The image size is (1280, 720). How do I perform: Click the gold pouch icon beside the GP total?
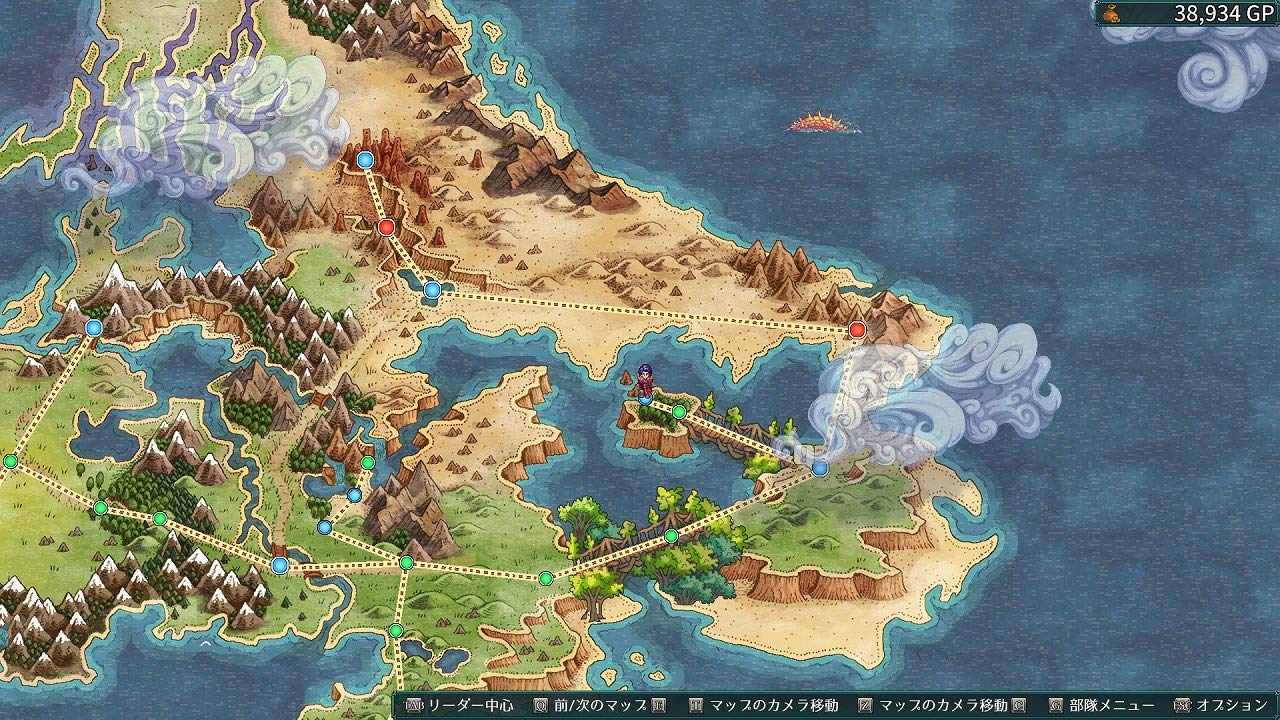[x=1112, y=13]
